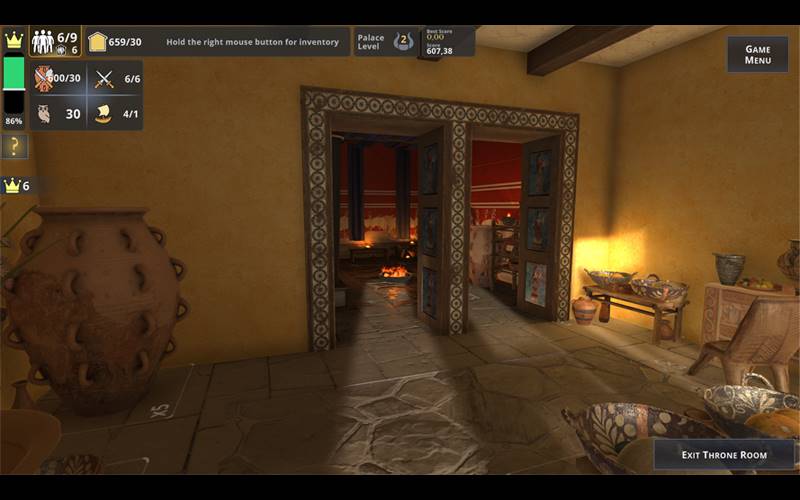
Task: Click the shield and weapons icon
Action: click(44, 79)
